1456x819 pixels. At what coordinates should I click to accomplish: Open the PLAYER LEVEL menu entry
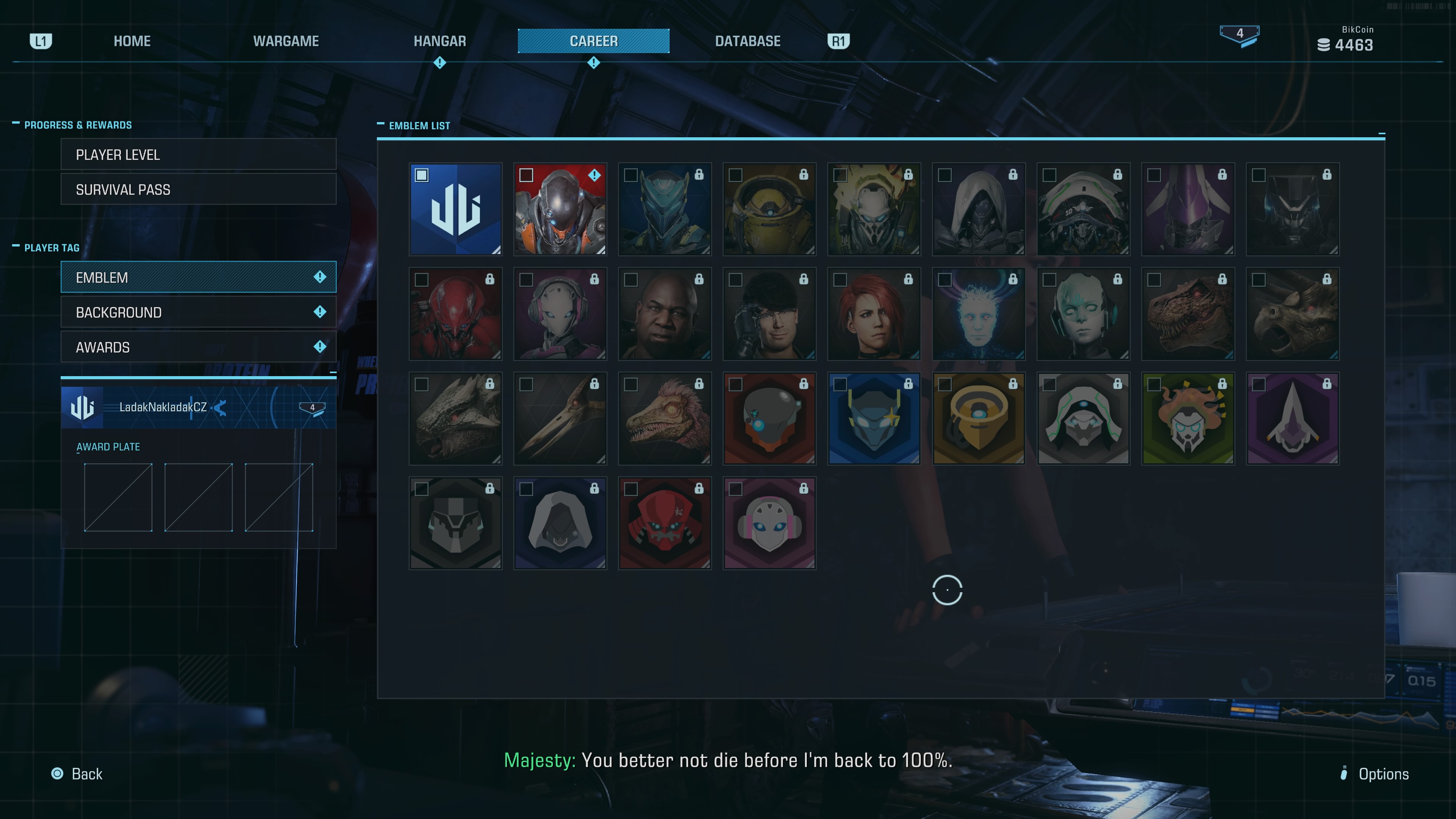click(198, 155)
